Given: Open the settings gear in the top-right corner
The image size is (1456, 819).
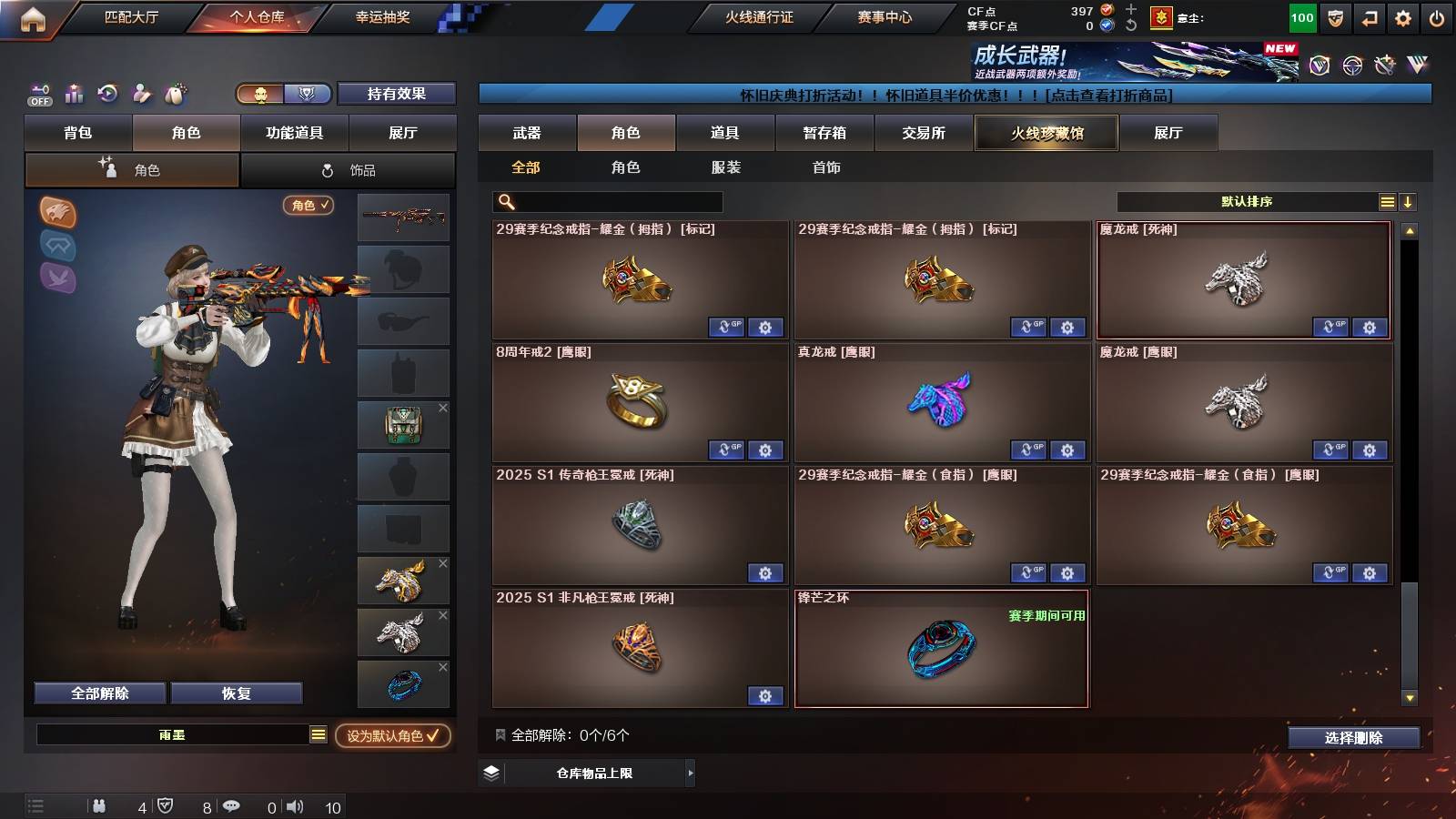Looking at the screenshot, I should tap(1403, 16).
